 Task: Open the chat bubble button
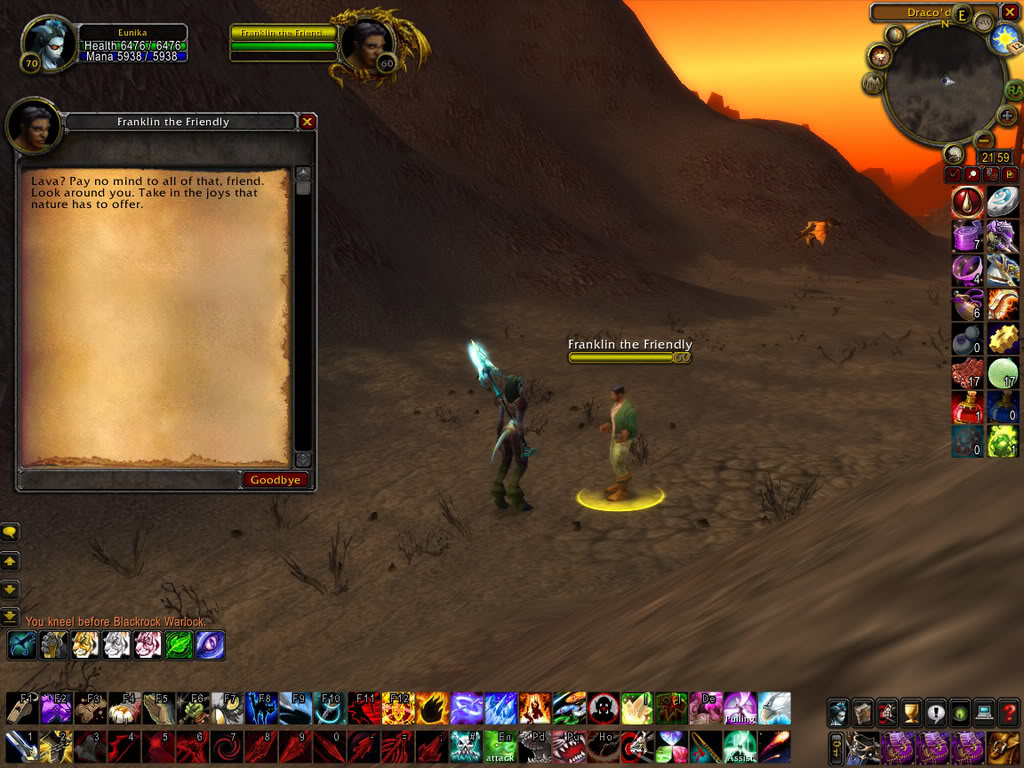(x=11, y=533)
